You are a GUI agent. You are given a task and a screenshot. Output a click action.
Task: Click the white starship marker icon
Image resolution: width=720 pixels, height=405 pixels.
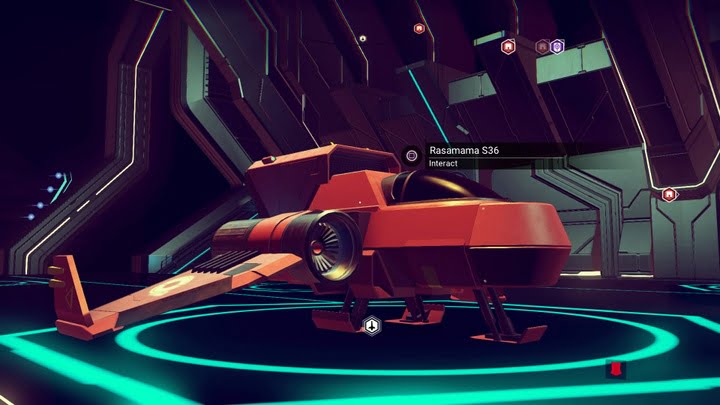coord(371,325)
